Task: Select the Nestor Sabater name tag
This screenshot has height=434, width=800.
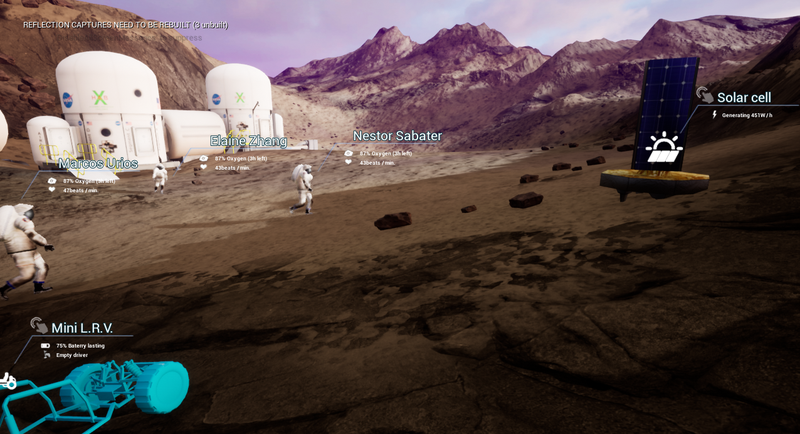Action: [x=397, y=136]
